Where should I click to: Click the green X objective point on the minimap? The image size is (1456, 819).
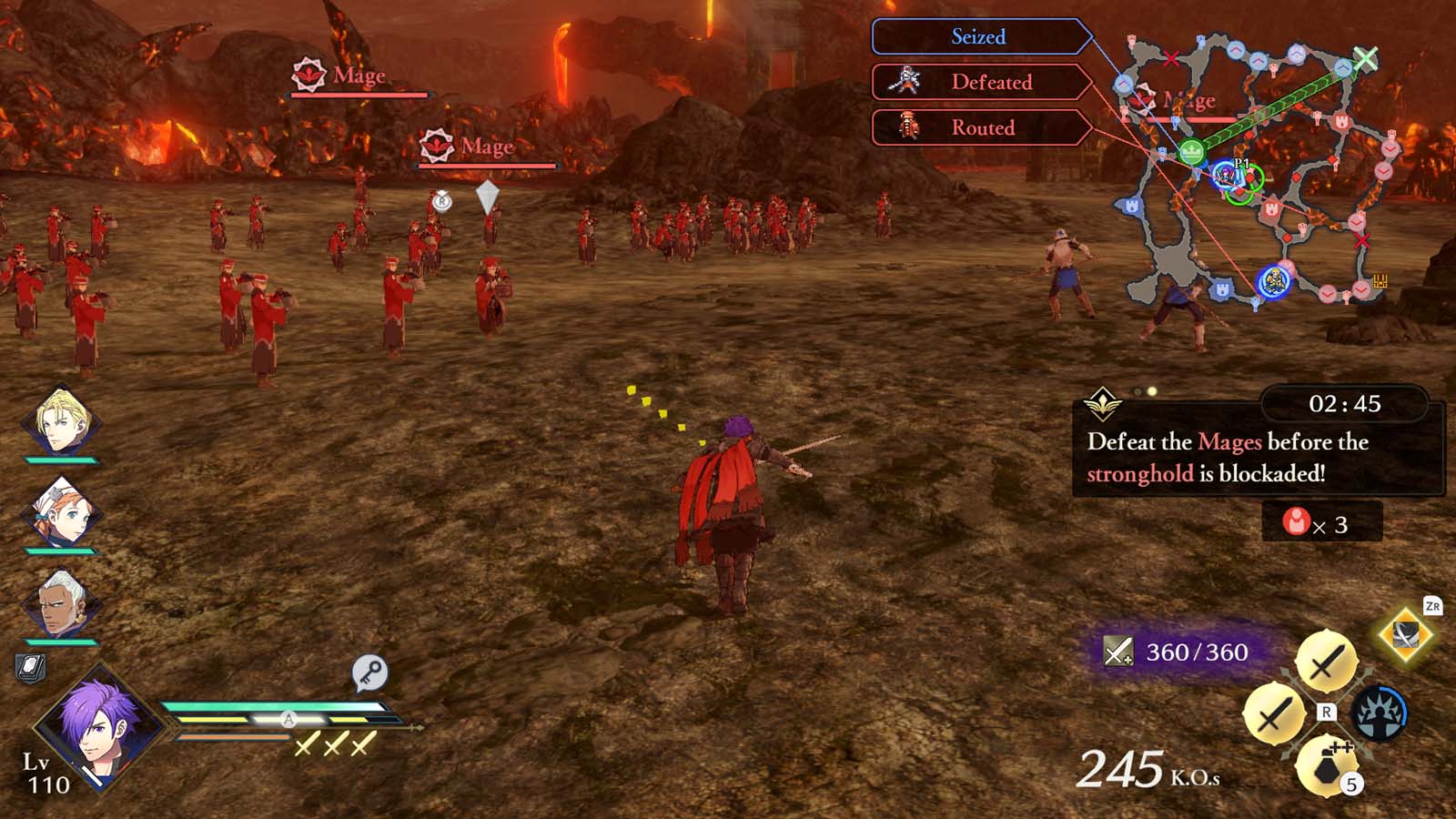coord(1366,58)
